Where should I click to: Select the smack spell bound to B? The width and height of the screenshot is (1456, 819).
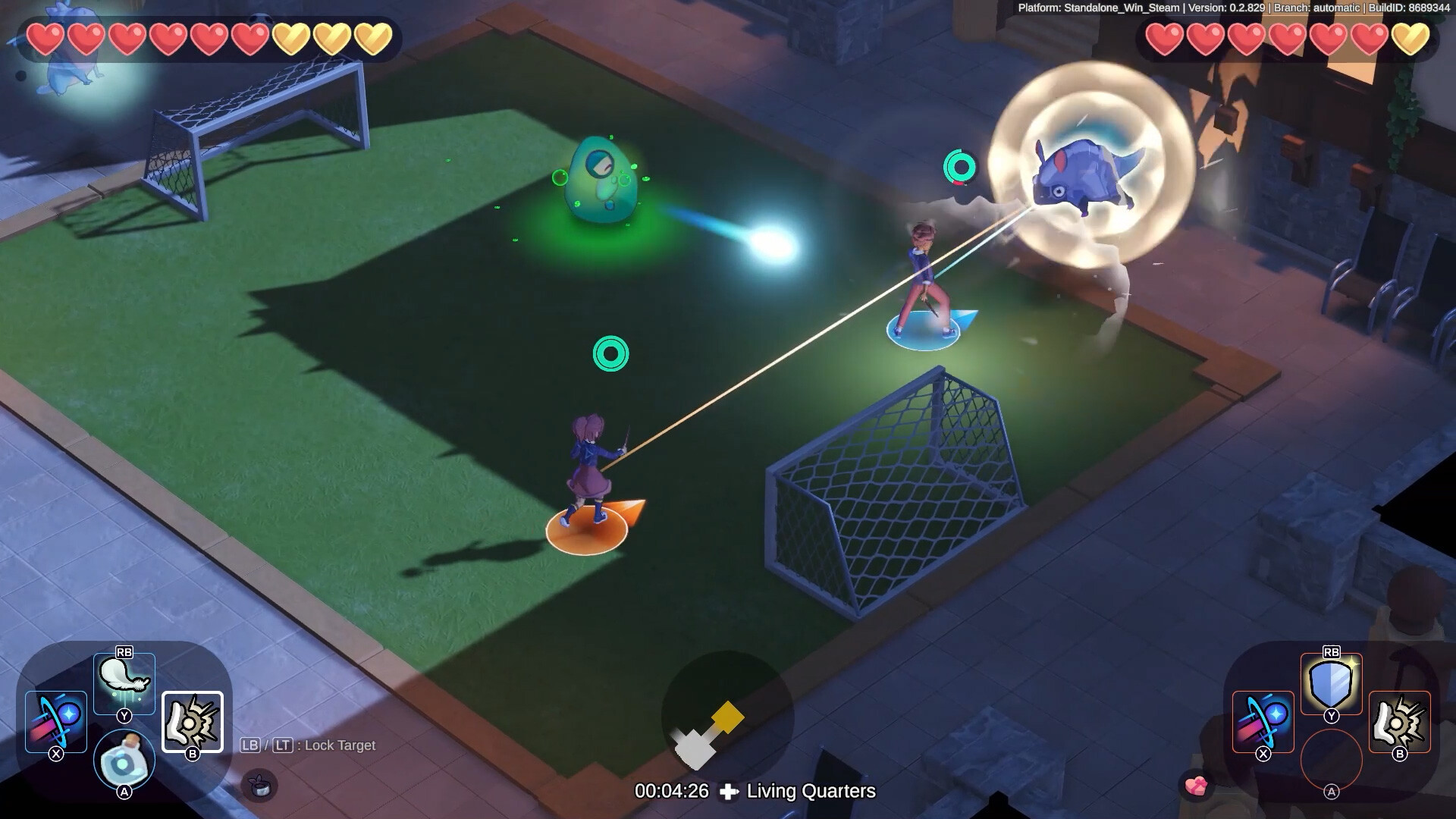192,720
